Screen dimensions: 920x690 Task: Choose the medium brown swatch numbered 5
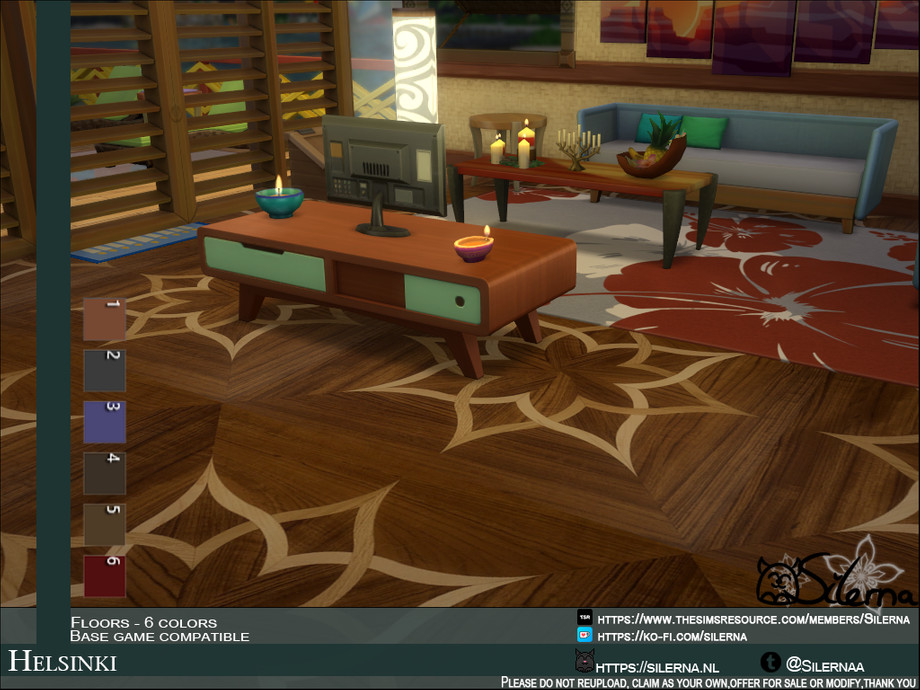[104, 524]
